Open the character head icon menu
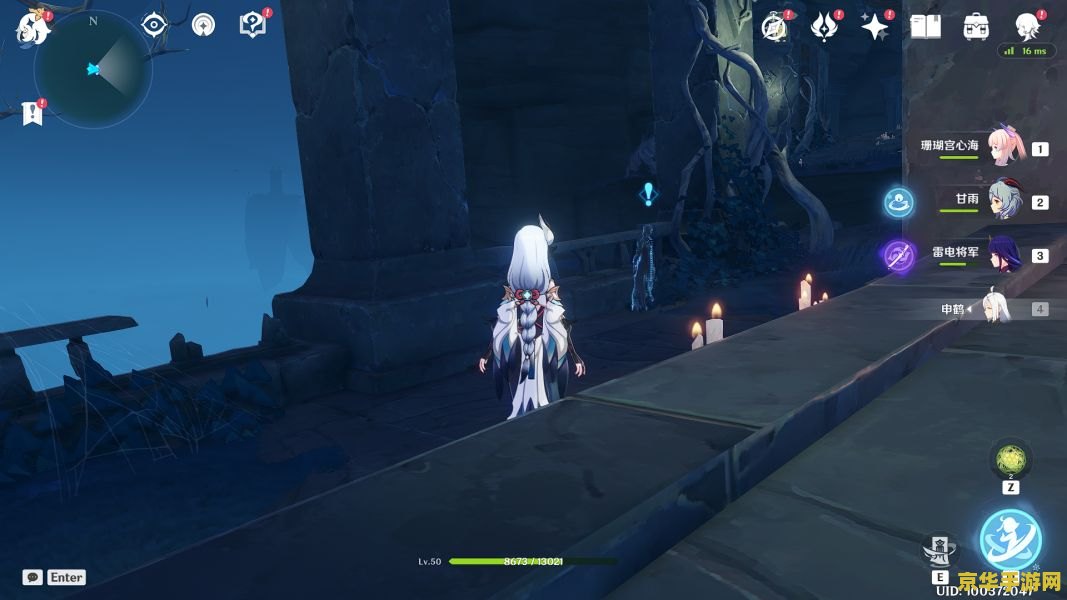This screenshot has width=1067, height=600. click(1026, 25)
